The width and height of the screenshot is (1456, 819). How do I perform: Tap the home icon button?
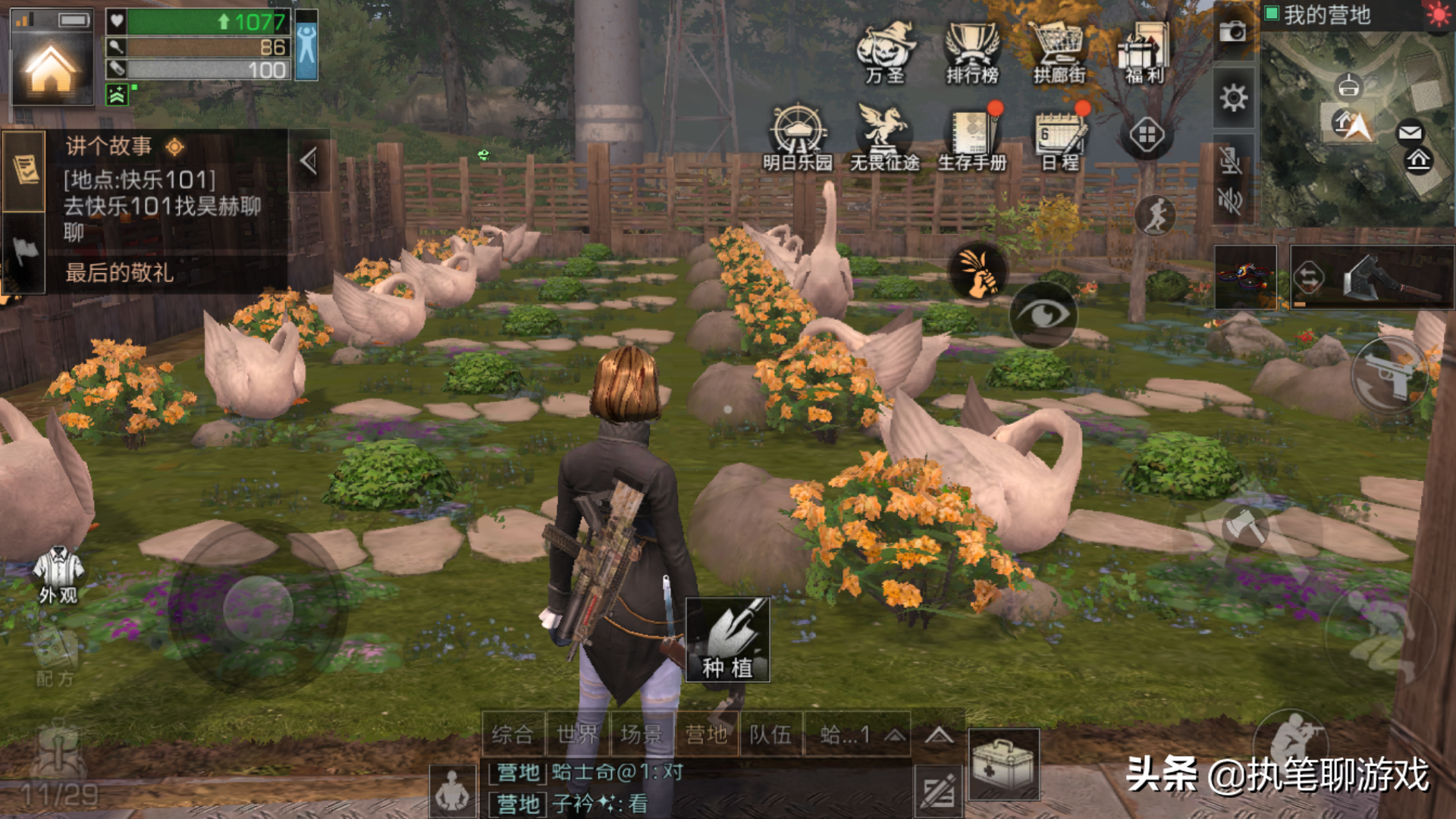[x=50, y=71]
